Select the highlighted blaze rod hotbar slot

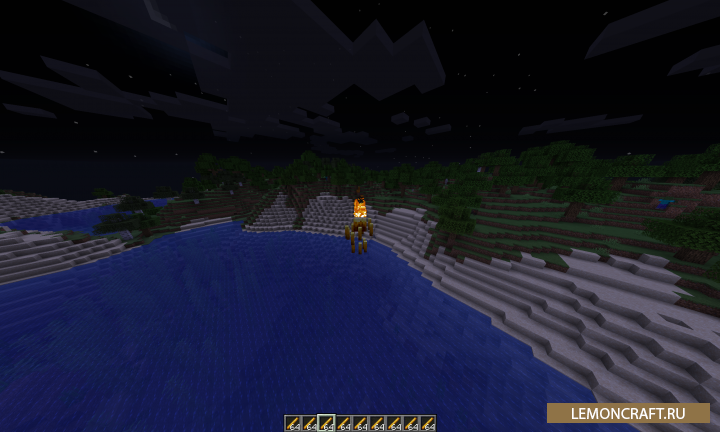(326, 423)
